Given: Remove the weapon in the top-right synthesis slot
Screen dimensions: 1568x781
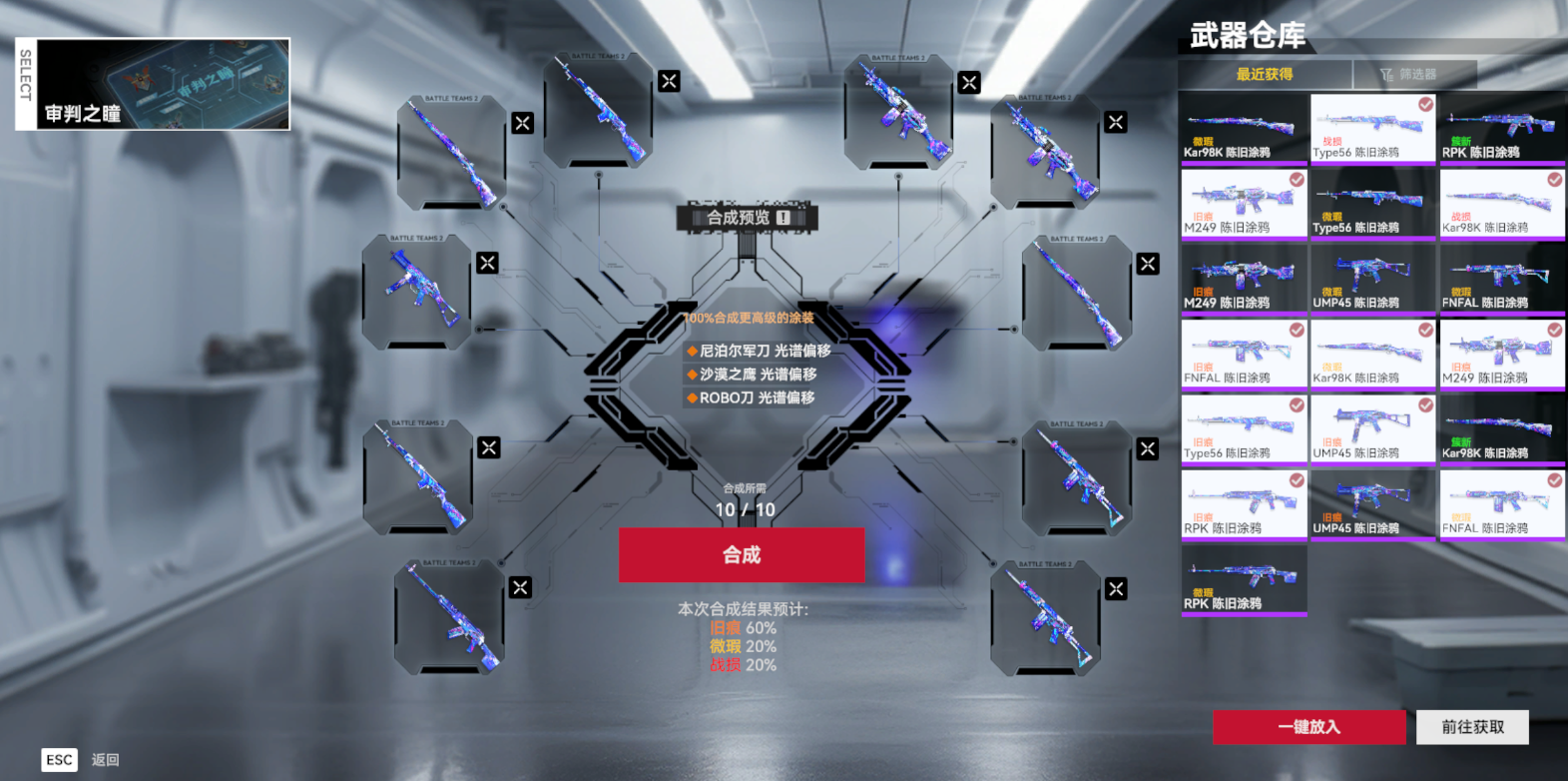Looking at the screenshot, I should [x=1115, y=122].
